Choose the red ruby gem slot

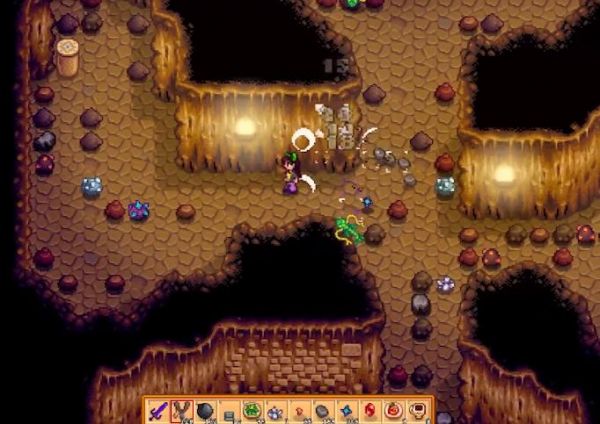[x=369, y=410]
